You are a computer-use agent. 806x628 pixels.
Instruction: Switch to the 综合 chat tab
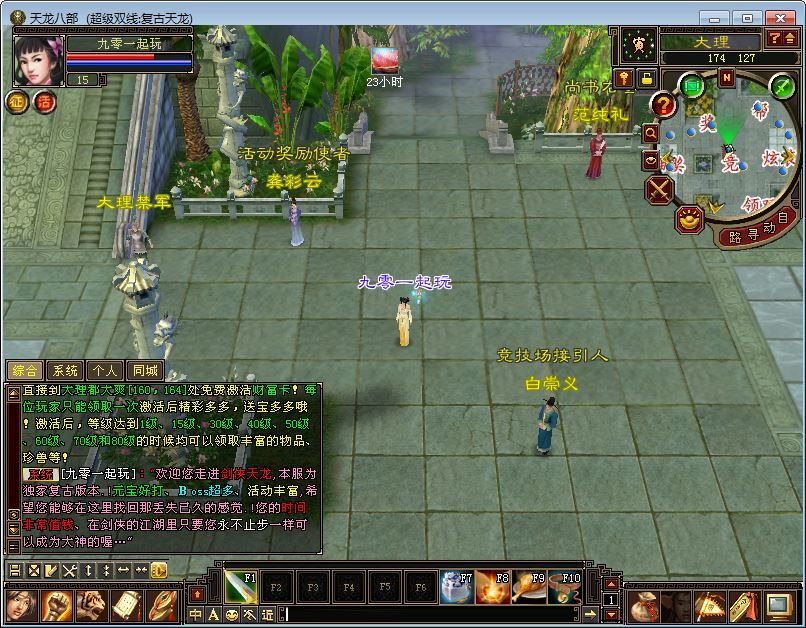tap(25, 370)
